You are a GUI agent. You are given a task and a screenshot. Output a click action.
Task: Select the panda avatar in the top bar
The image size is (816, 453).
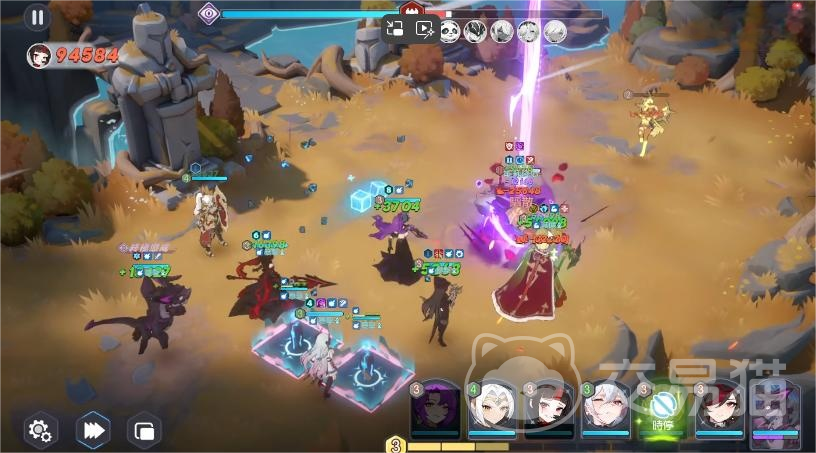click(451, 31)
